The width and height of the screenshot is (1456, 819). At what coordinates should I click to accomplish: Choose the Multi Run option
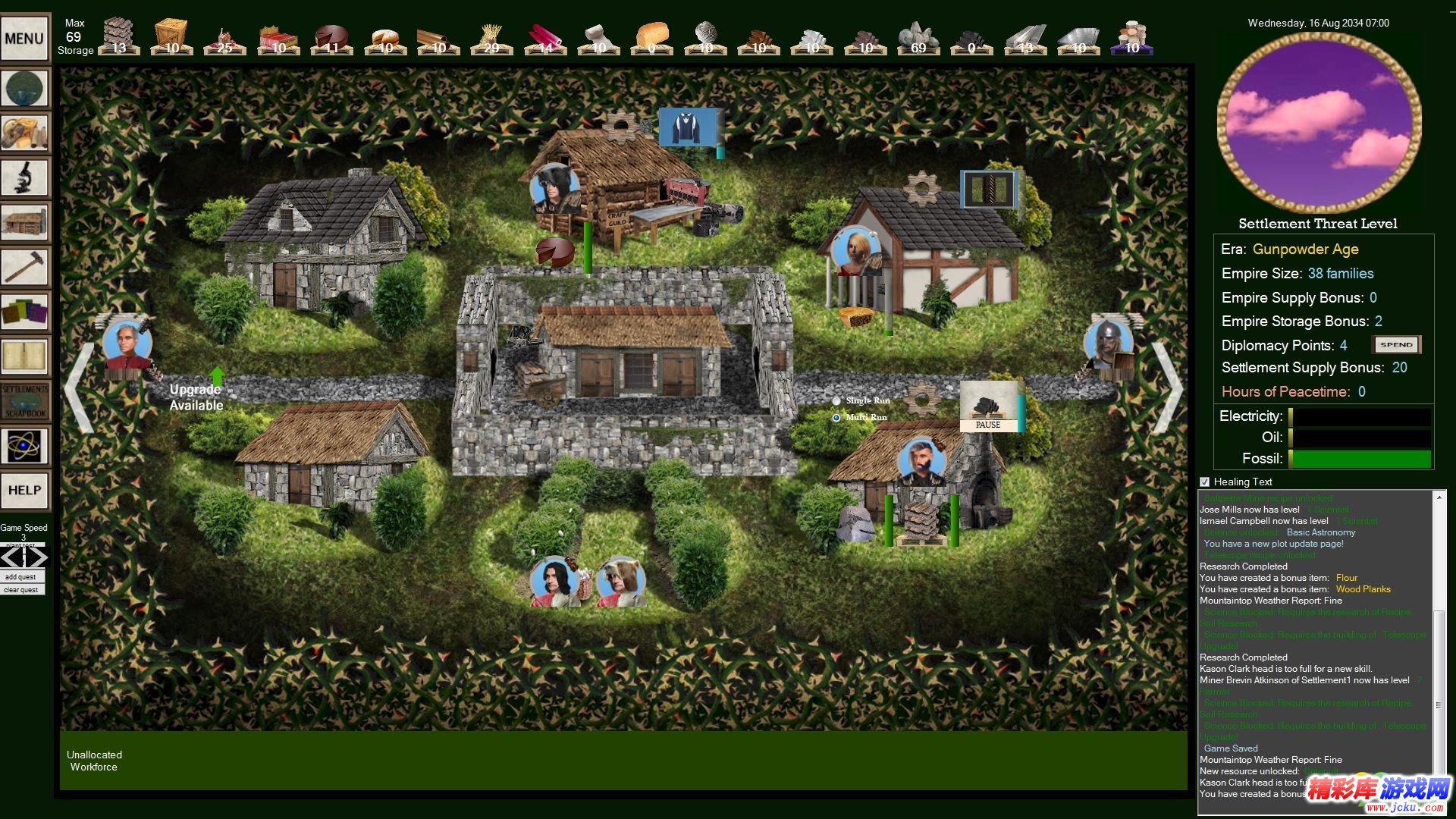click(x=836, y=418)
